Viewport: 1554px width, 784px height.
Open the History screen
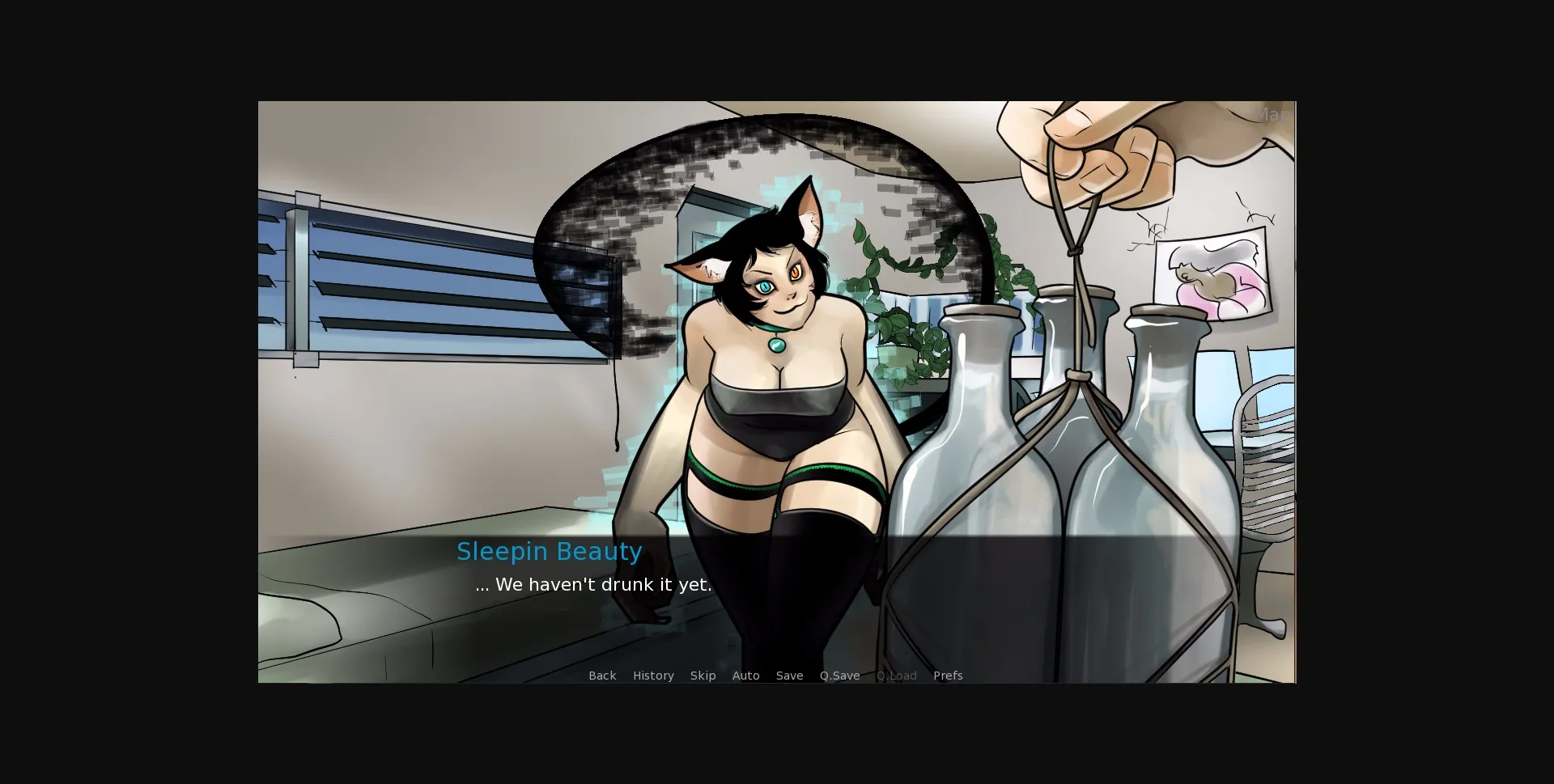tap(653, 676)
